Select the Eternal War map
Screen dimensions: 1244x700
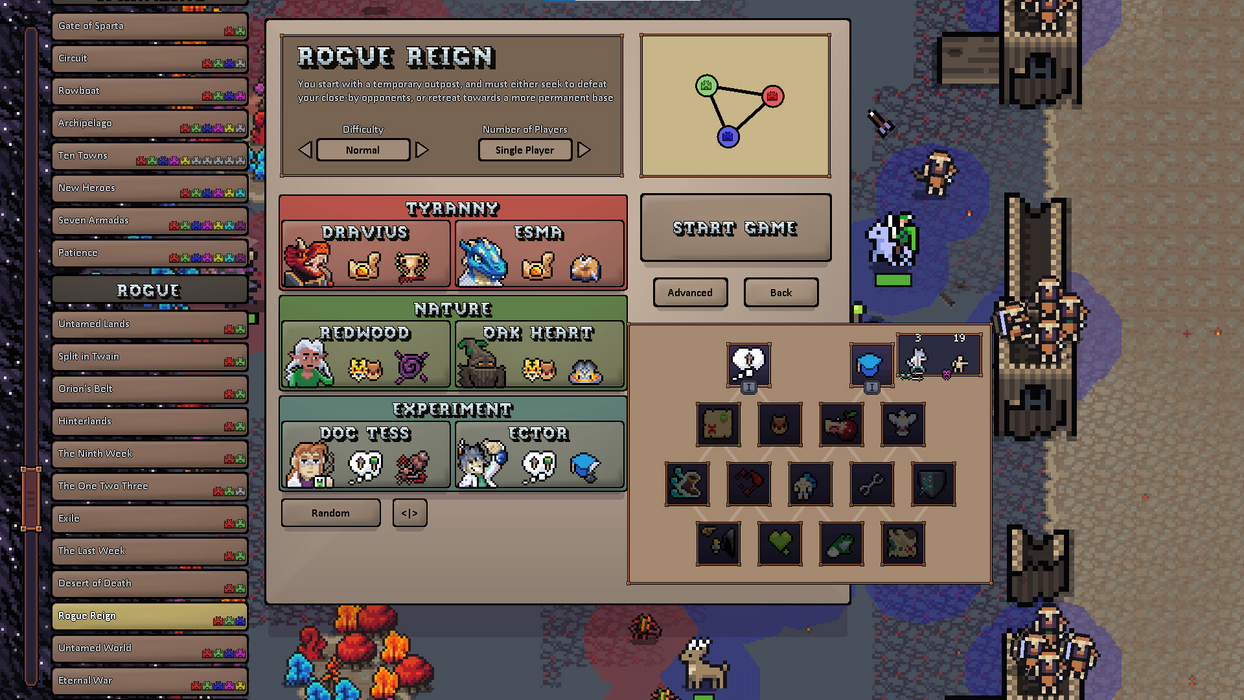pyautogui.click(x=149, y=680)
